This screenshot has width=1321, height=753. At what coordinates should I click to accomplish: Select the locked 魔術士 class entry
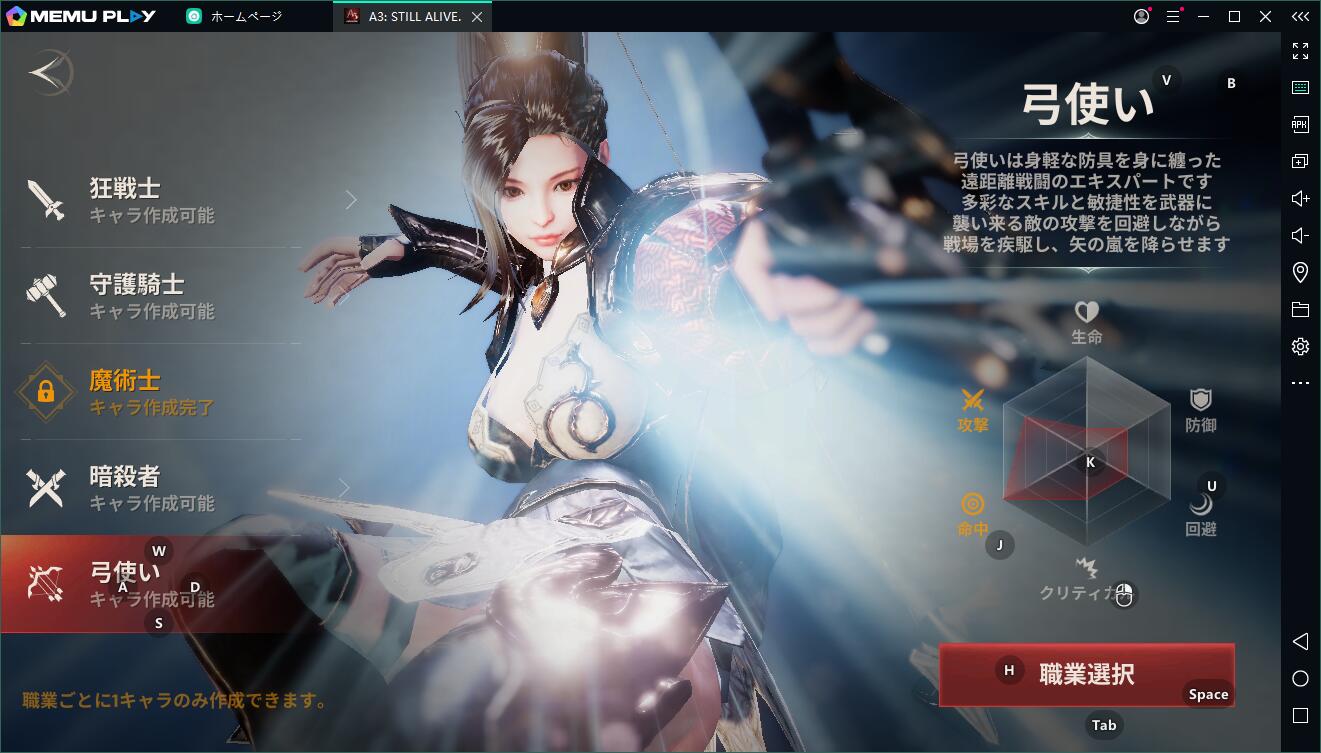click(x=160, y=392)
